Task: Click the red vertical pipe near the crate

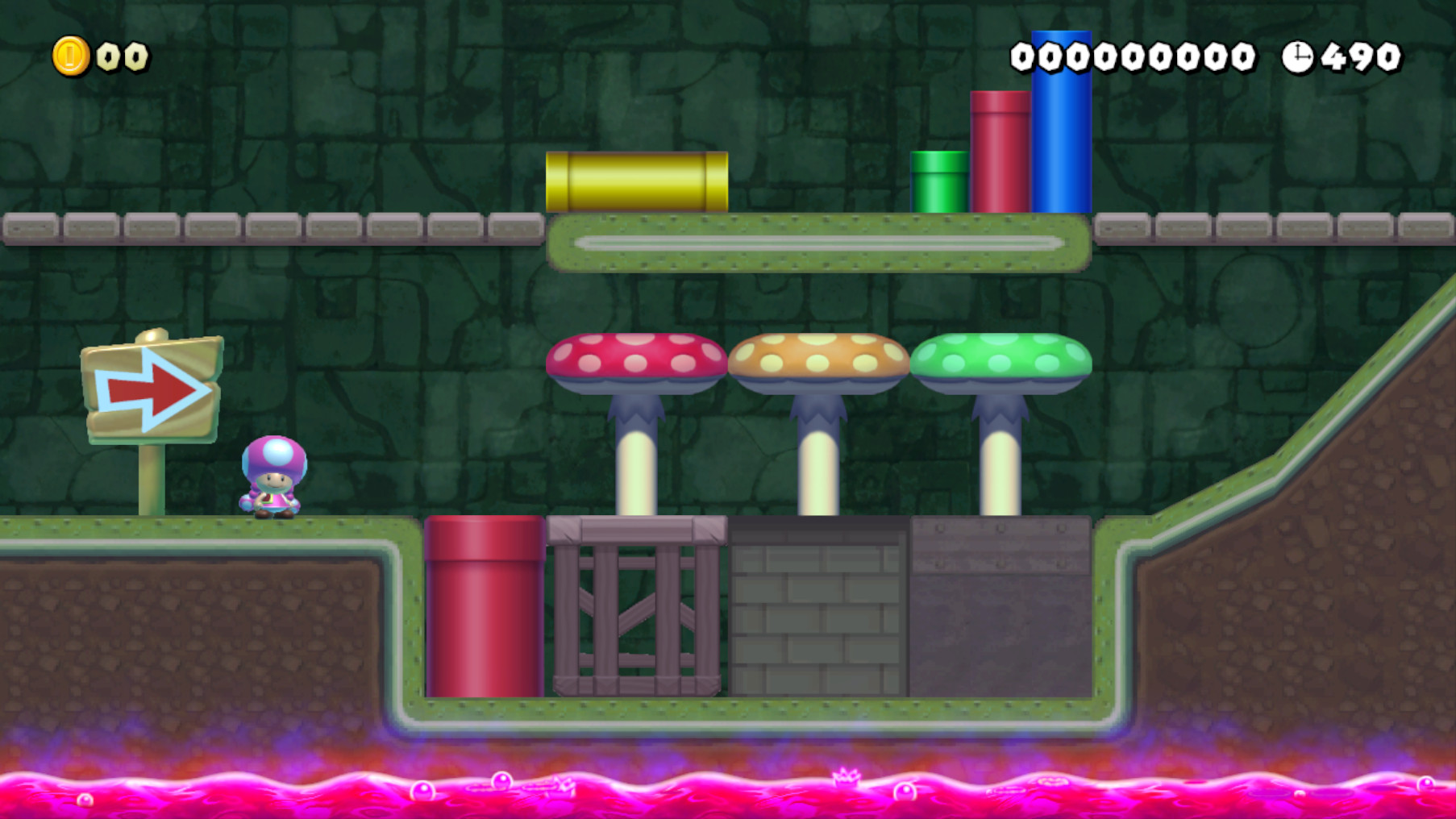Action: (x=485, y=605)
